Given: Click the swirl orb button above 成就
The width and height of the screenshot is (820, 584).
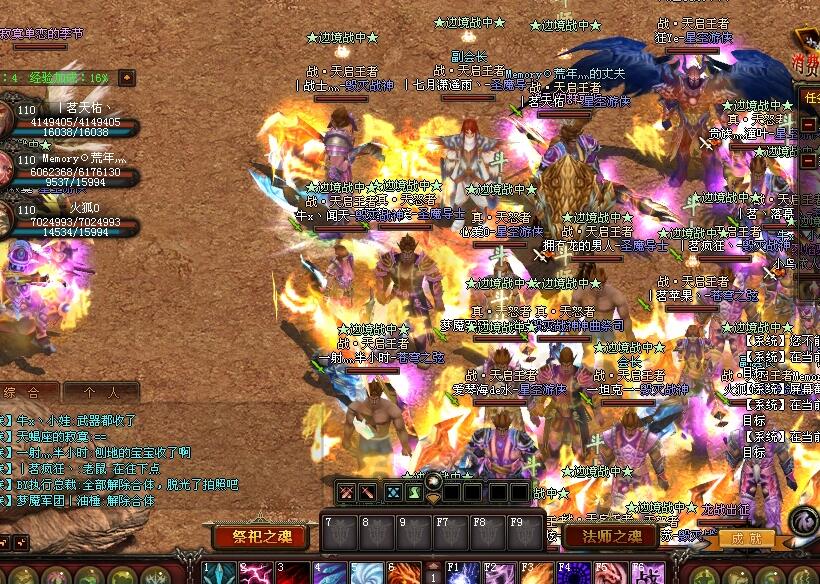Looking at the screenshot, I should click(x=803, y=521).
